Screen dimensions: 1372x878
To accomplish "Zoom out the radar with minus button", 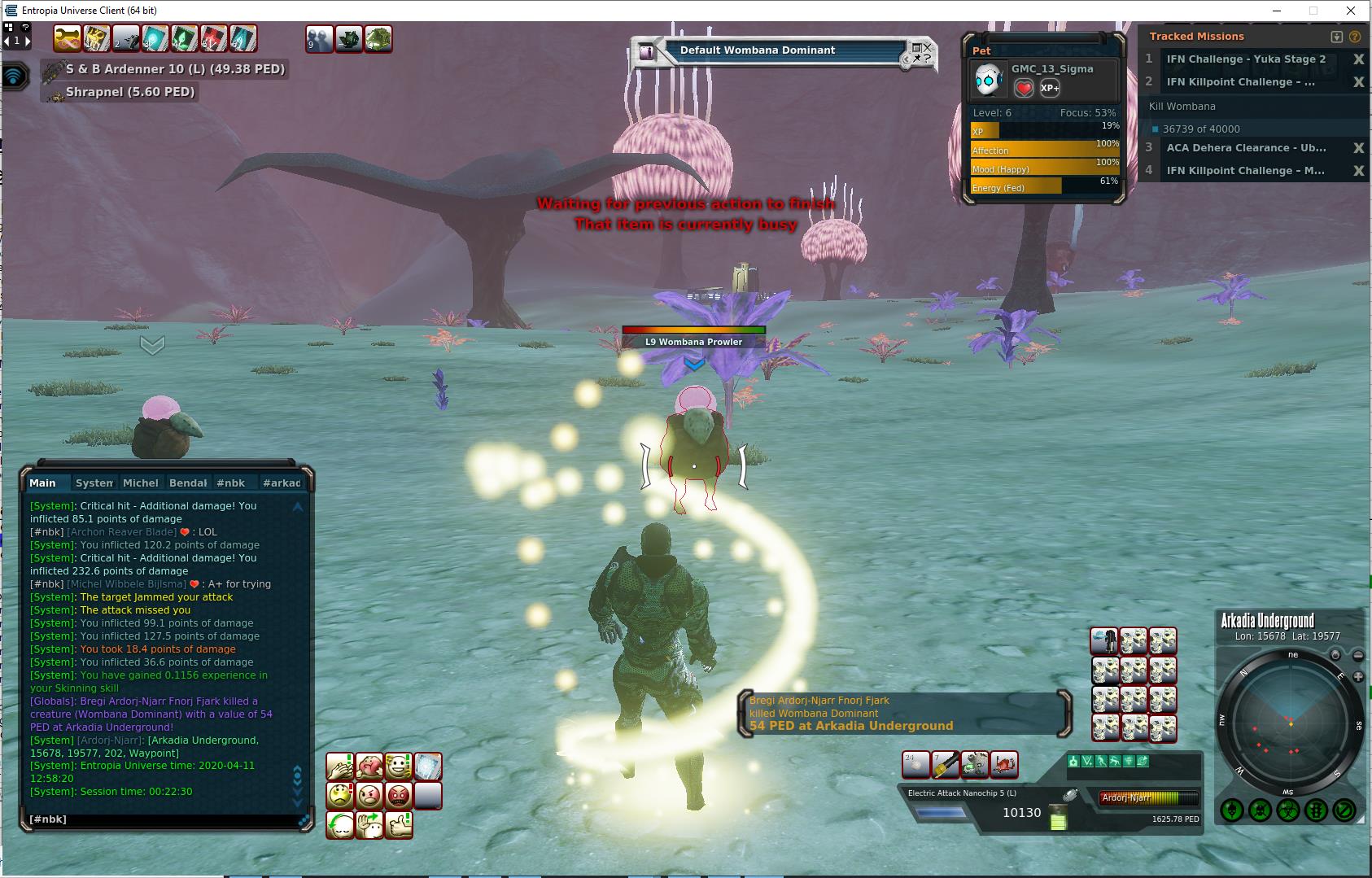I will click(x=1358, y=655).
